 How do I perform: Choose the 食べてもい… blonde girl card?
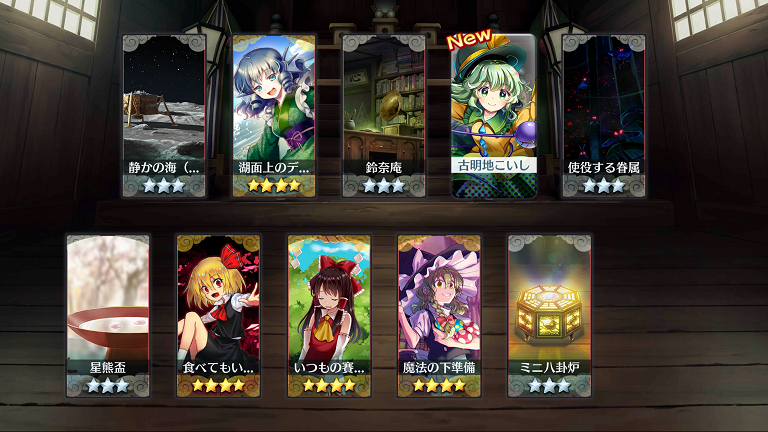(x=218, y=315)
